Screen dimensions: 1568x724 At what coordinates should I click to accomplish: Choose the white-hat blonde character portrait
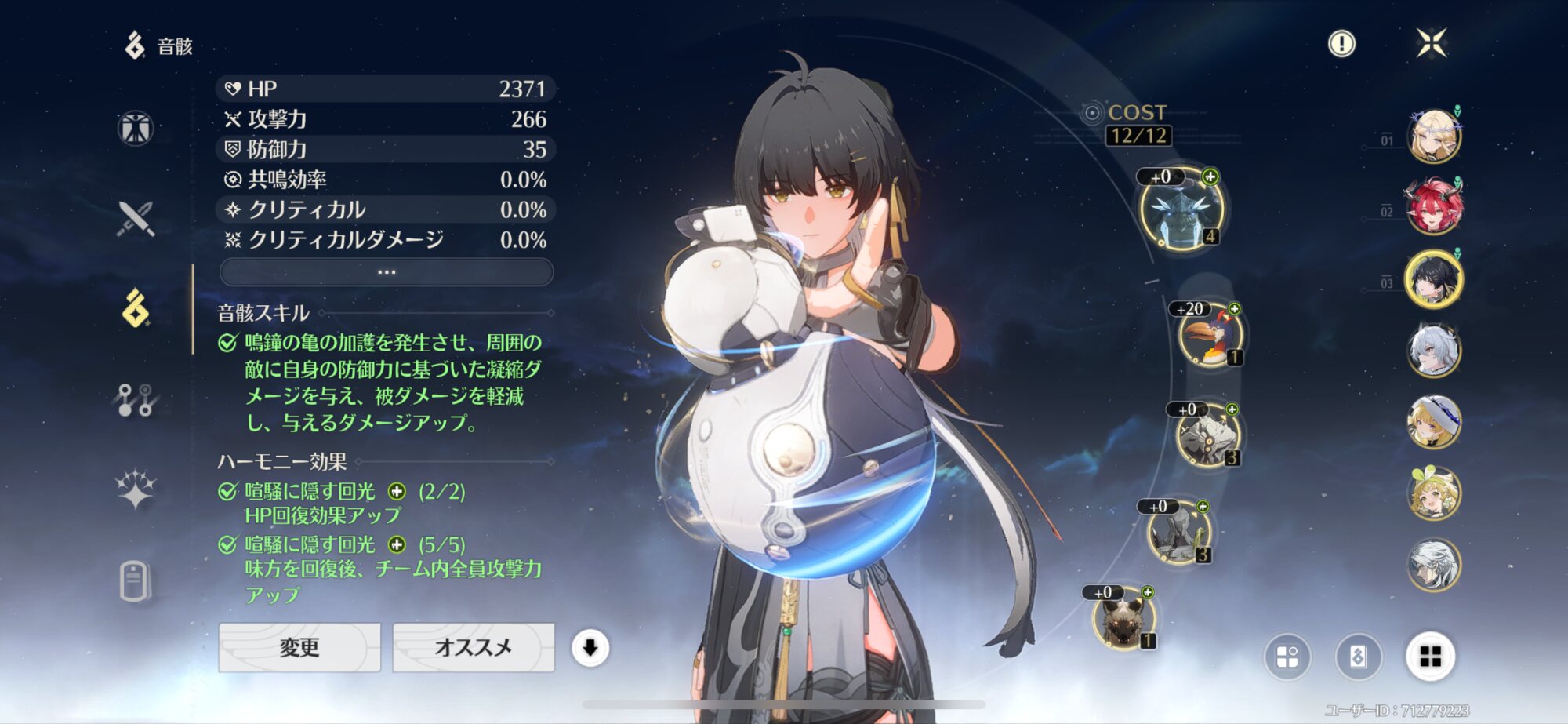click(x=1434, y=422)
